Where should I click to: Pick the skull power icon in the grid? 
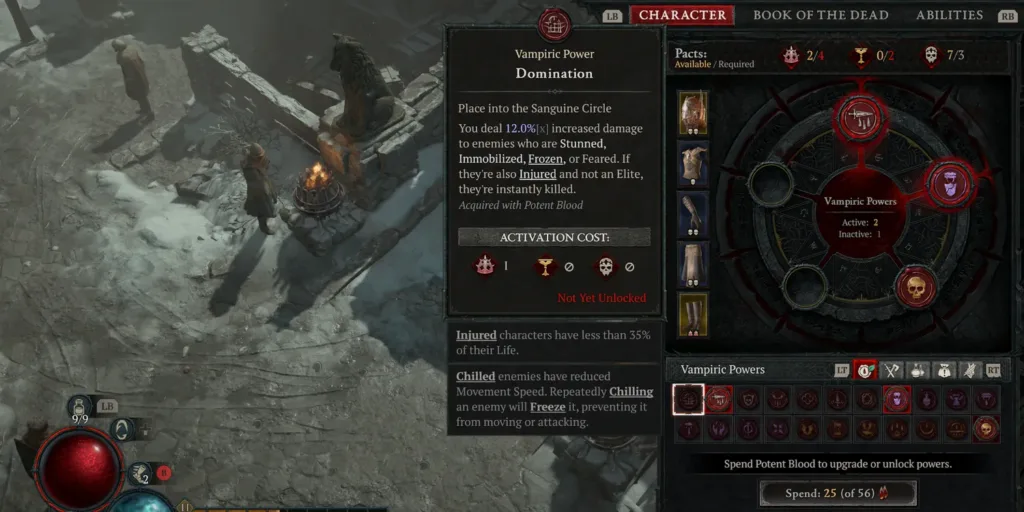click(986, 429)
